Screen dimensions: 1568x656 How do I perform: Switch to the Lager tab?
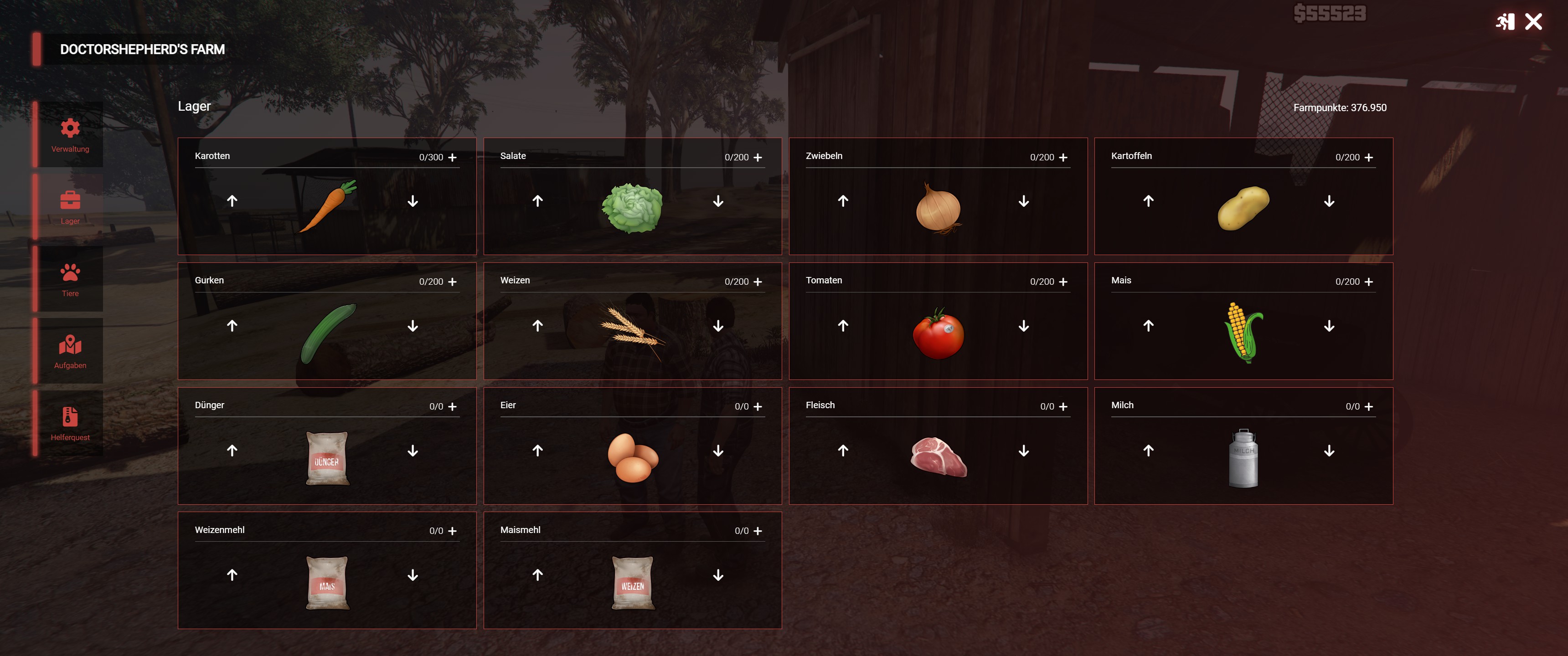pyautogui.click(x=70, y=207)
